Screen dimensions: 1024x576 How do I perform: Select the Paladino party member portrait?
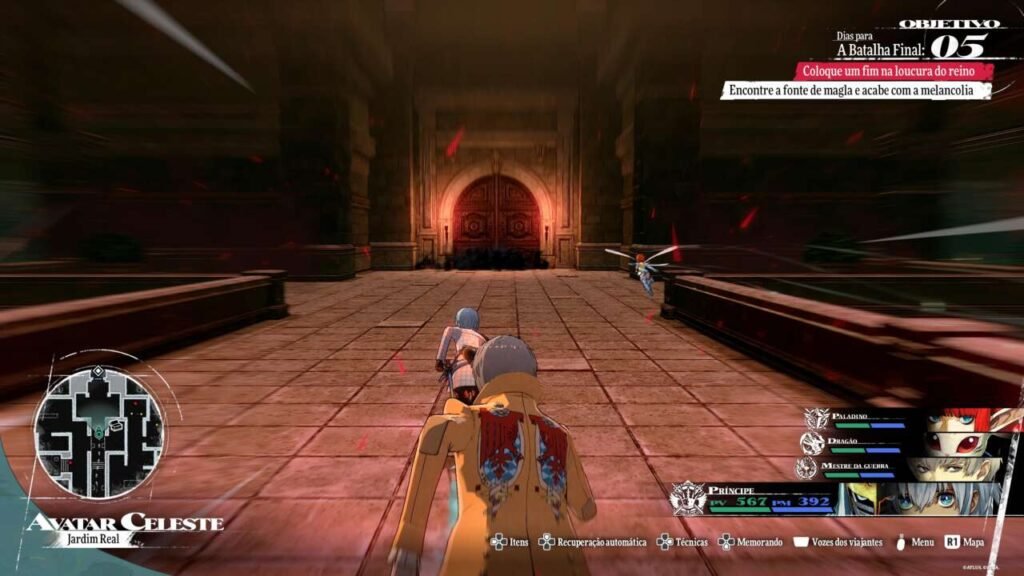point(961,418)
